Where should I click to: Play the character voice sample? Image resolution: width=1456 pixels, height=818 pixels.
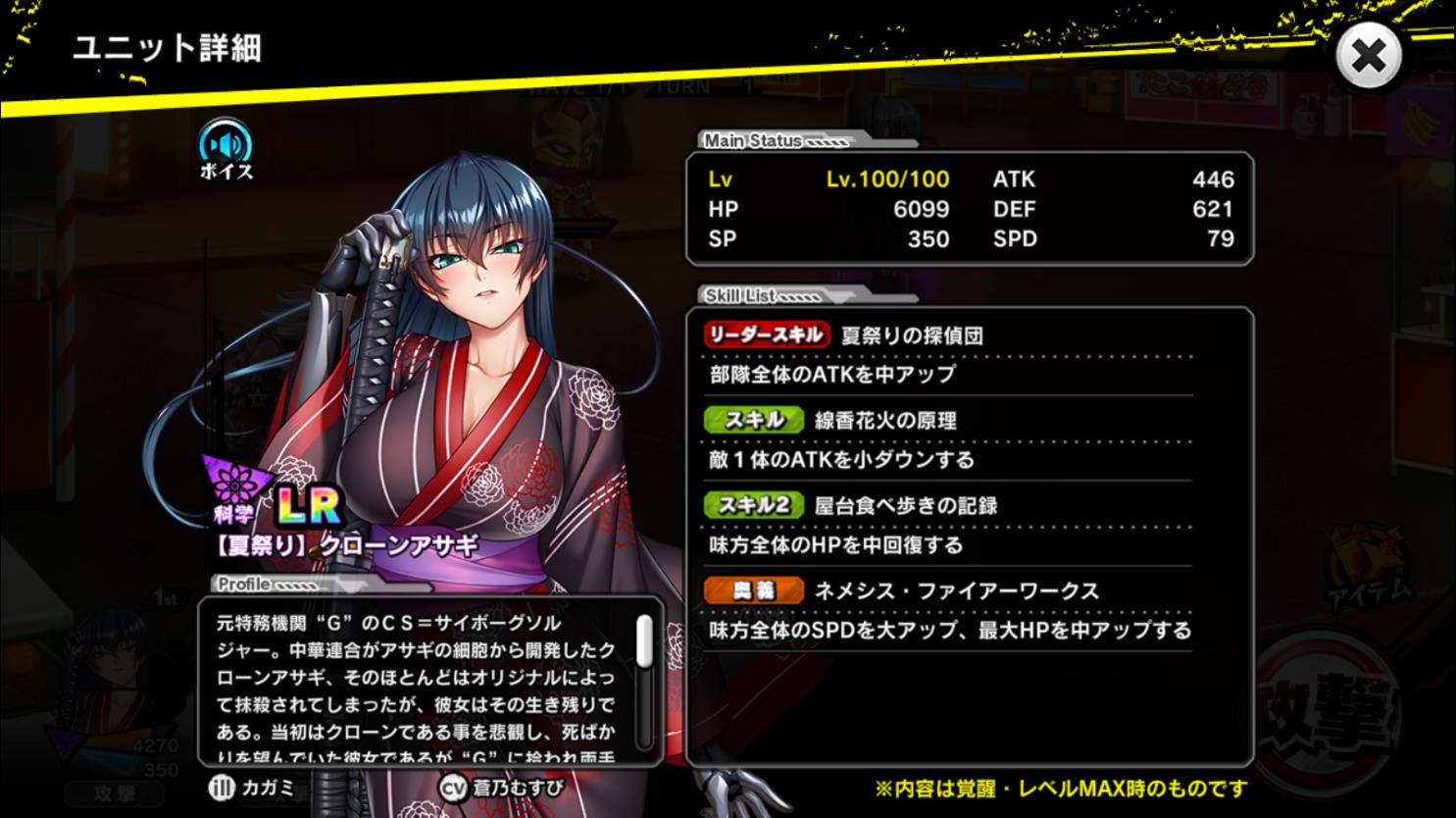pyautogui.click(x=226, y=149)
